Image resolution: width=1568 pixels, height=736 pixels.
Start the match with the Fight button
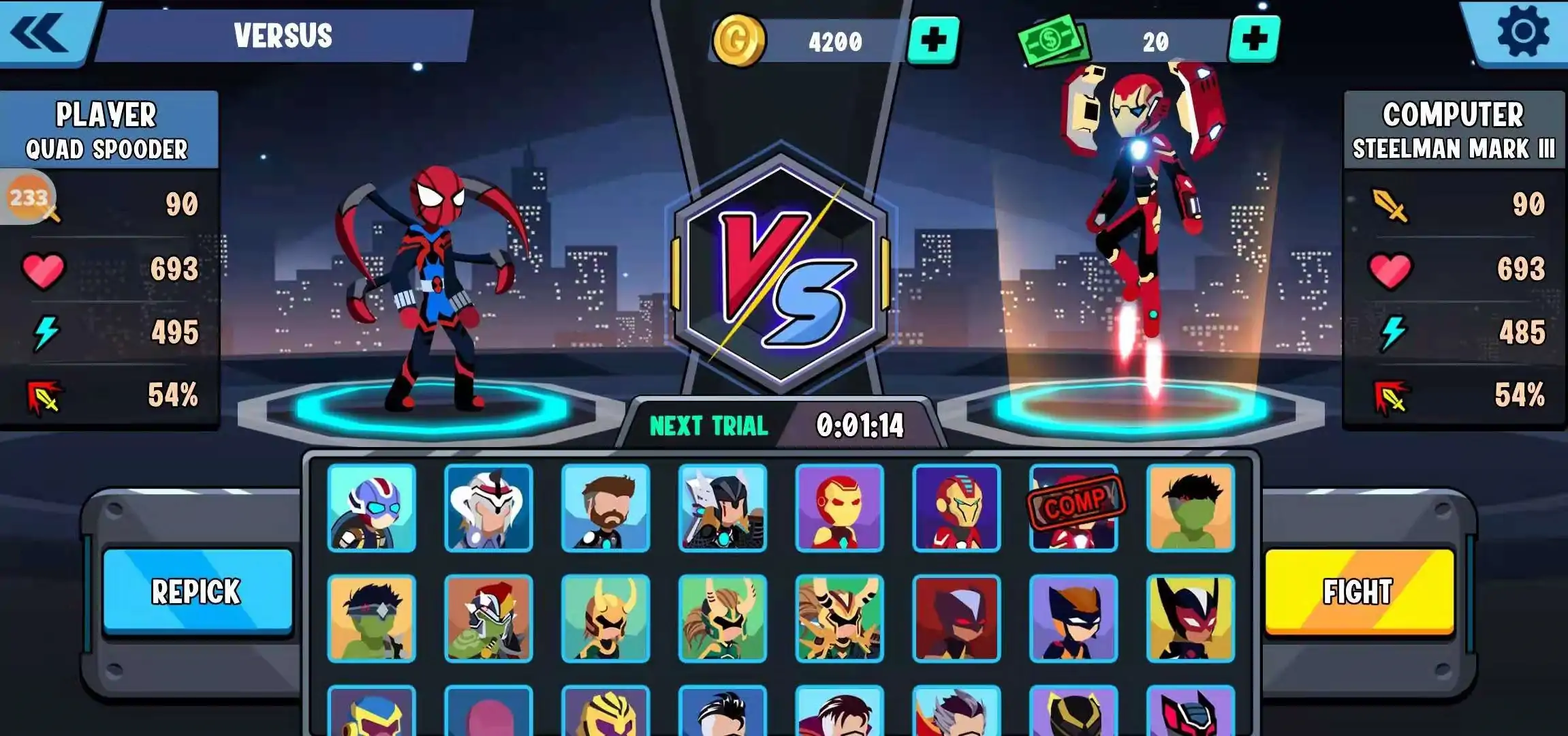point(1359,592)
